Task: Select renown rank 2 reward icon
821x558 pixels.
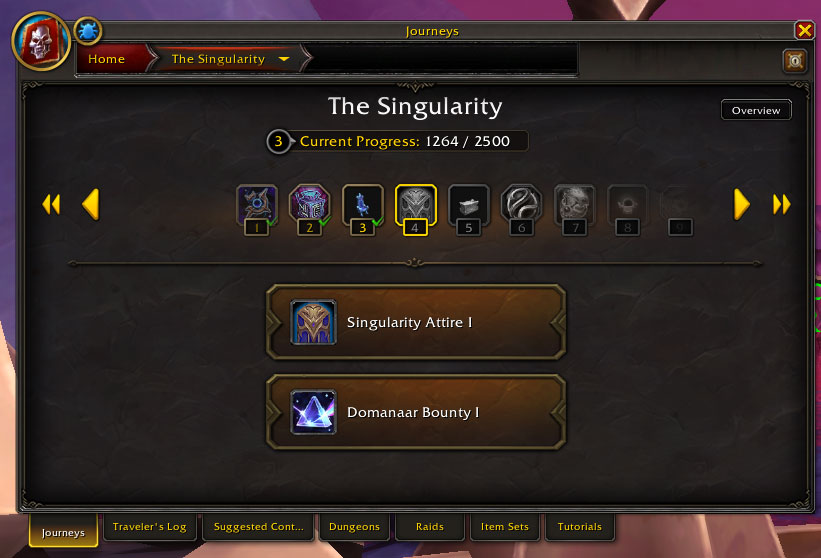Action: (x=309, y=205)
